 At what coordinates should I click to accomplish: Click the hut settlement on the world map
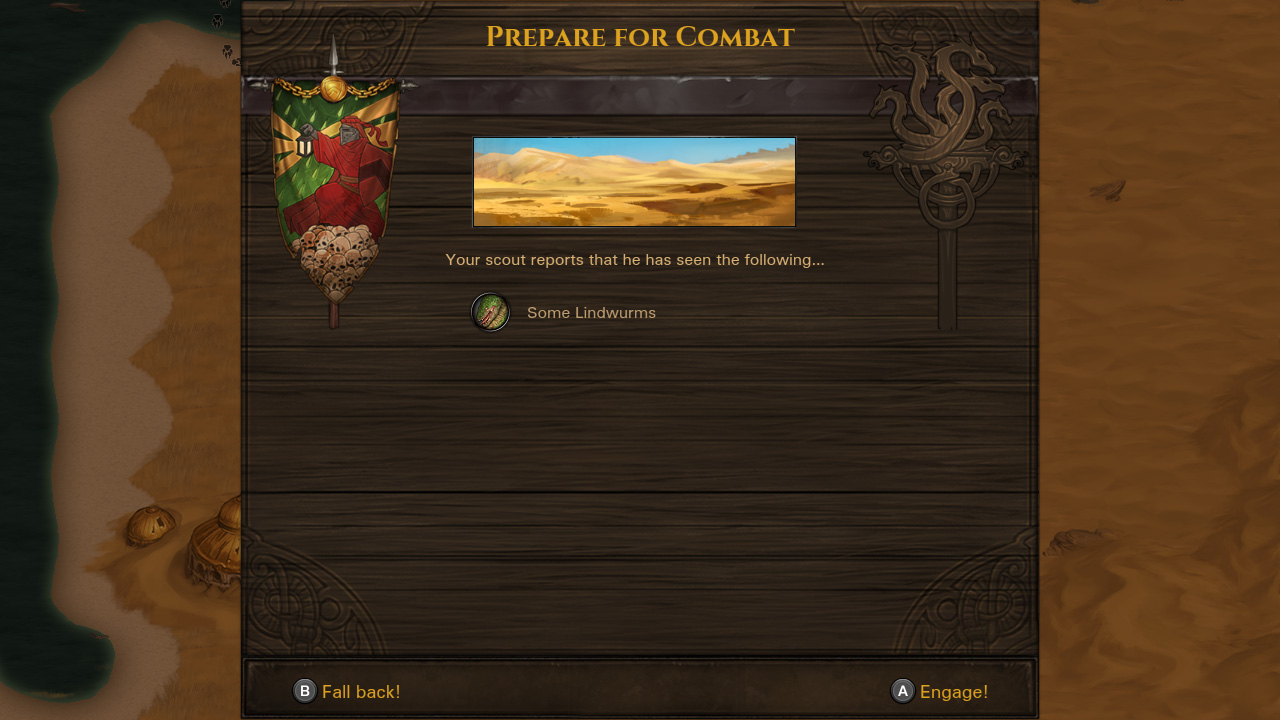pyautogui.click(x=215, y=545)
